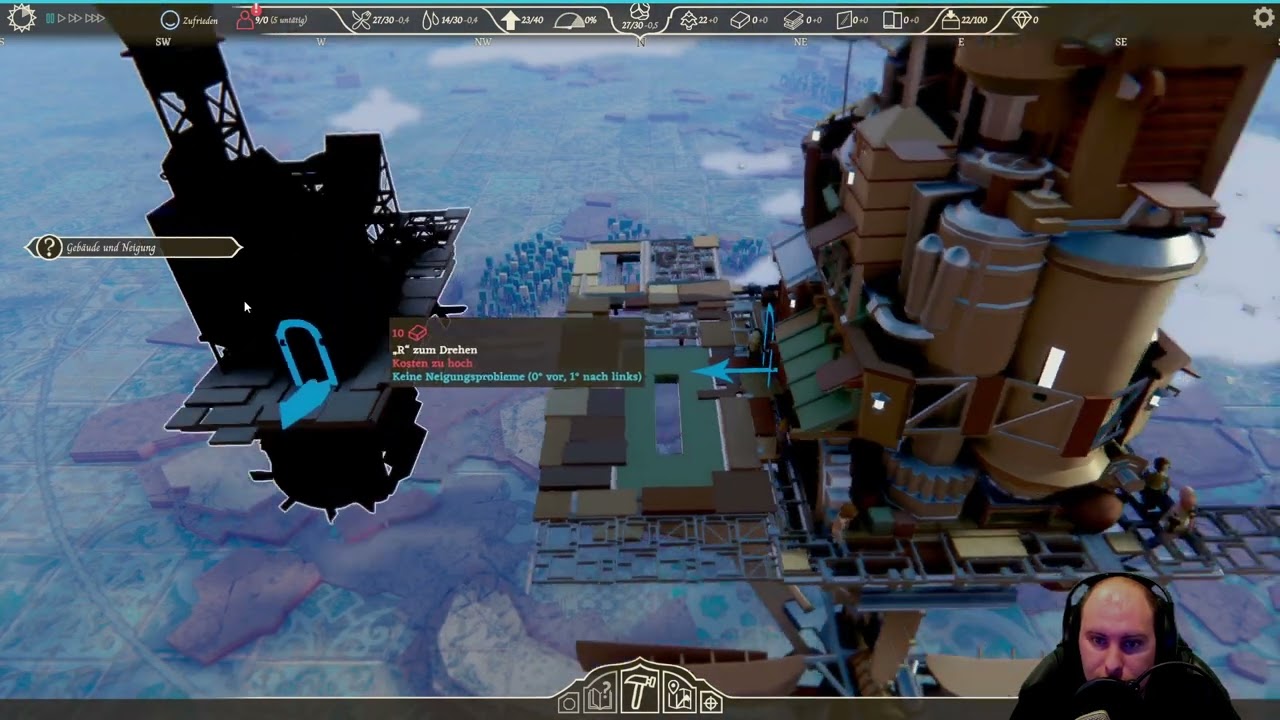Image resolution: width=1280 pixels, height=720 pixels.
Task: Set game speed to normal play
Action: [62, 18]
